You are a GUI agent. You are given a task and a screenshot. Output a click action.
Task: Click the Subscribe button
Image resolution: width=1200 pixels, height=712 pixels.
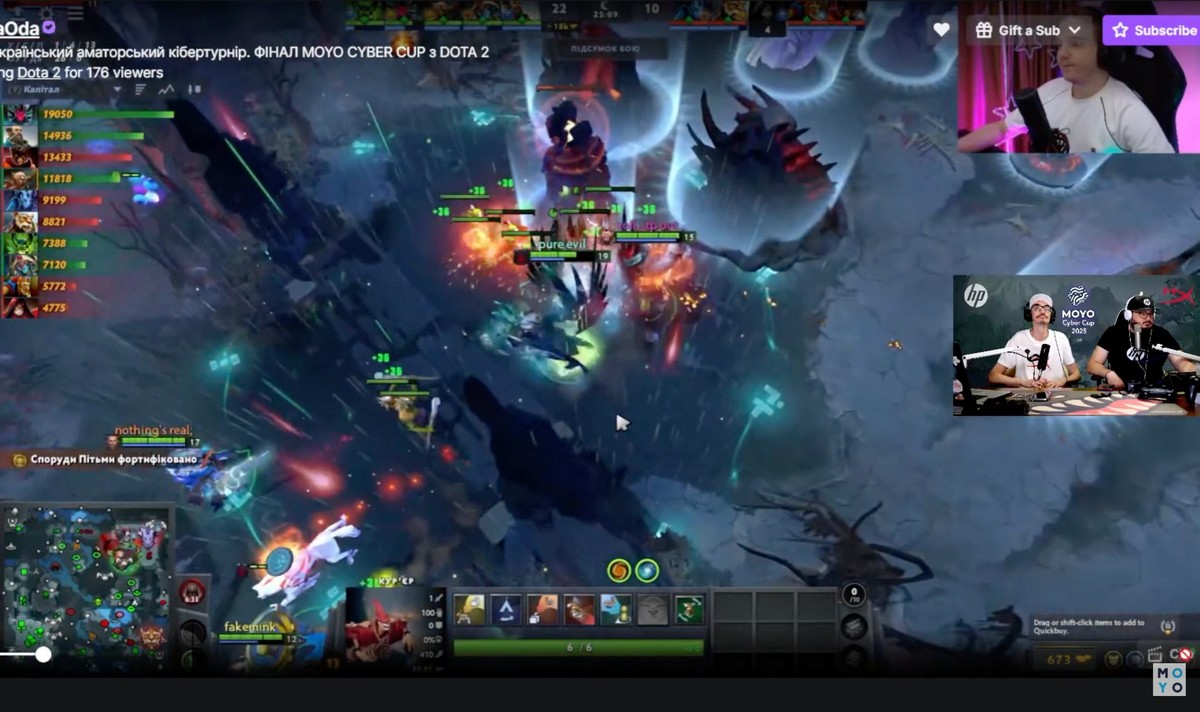click(1153, 30)
